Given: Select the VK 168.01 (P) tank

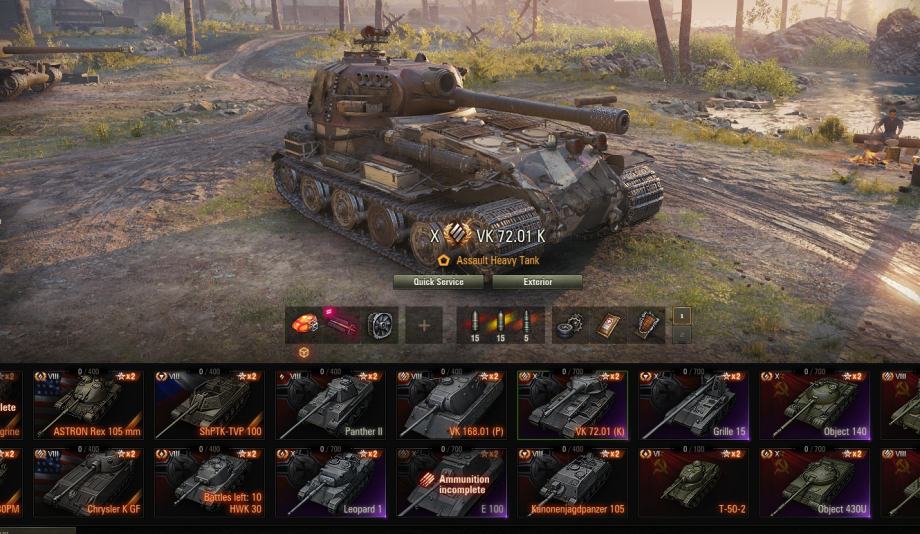Looking at the screenshot, I should (x=451, y=404).
